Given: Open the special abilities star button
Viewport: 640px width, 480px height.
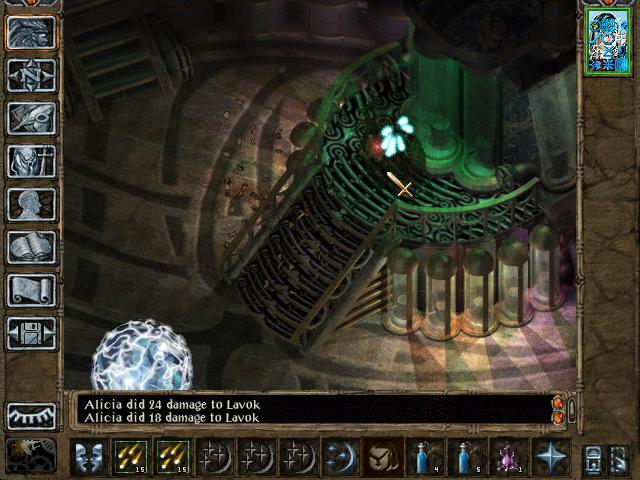Looking at the screenshot, I should tap(550, 457).
